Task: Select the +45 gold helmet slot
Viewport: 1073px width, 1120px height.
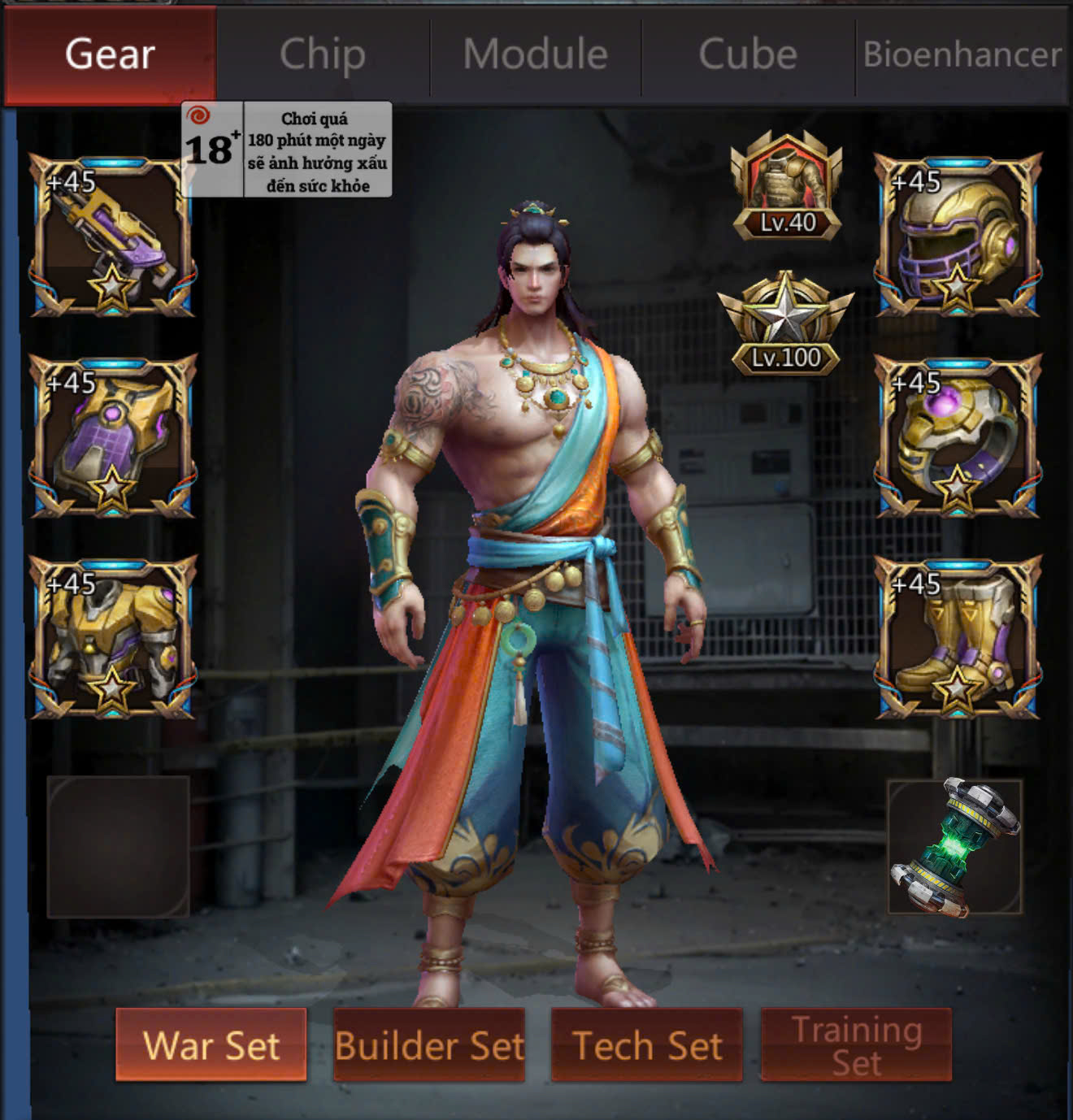Action: tap(958, 235)
